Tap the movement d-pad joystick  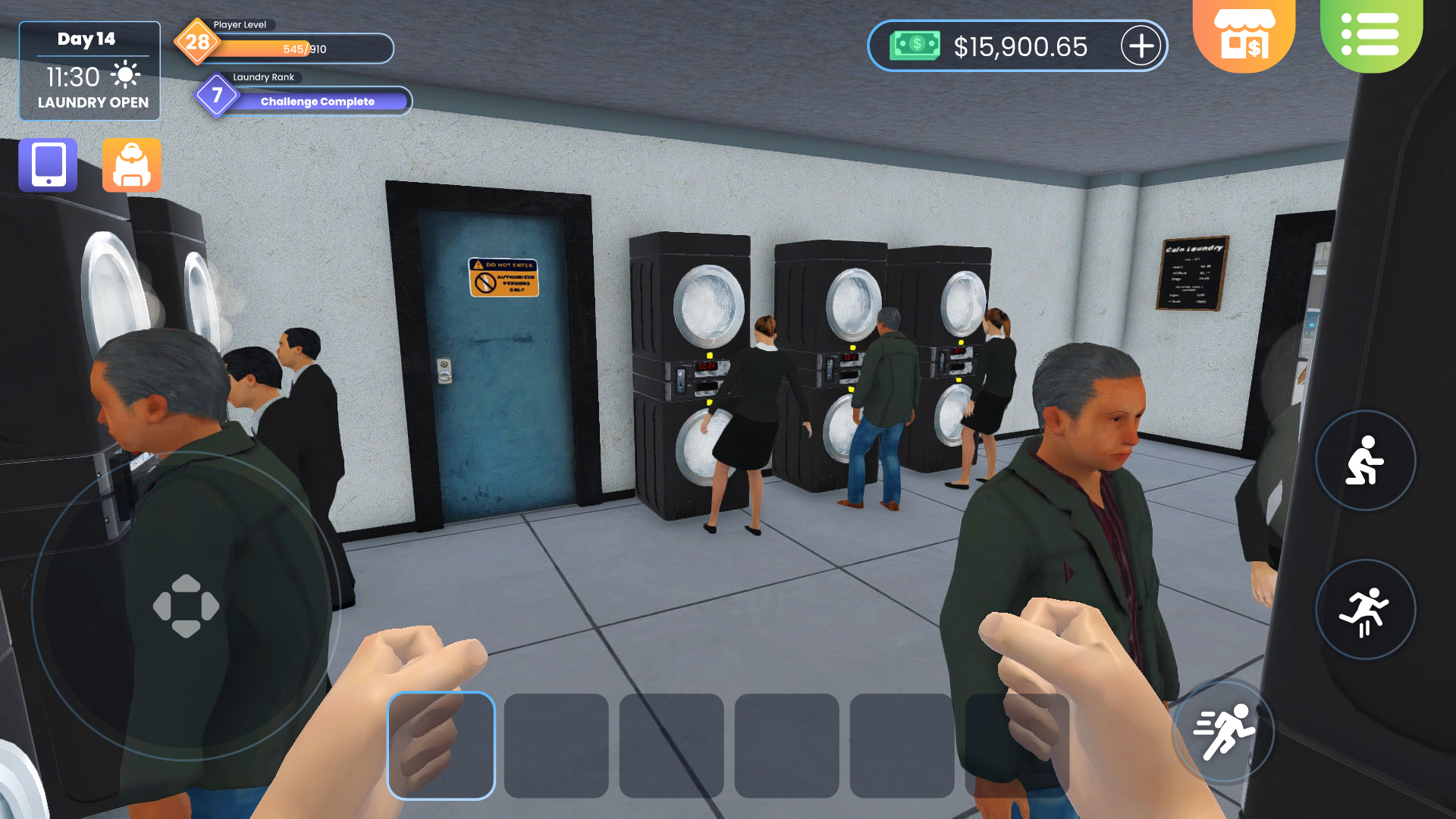tap(186, 606)
